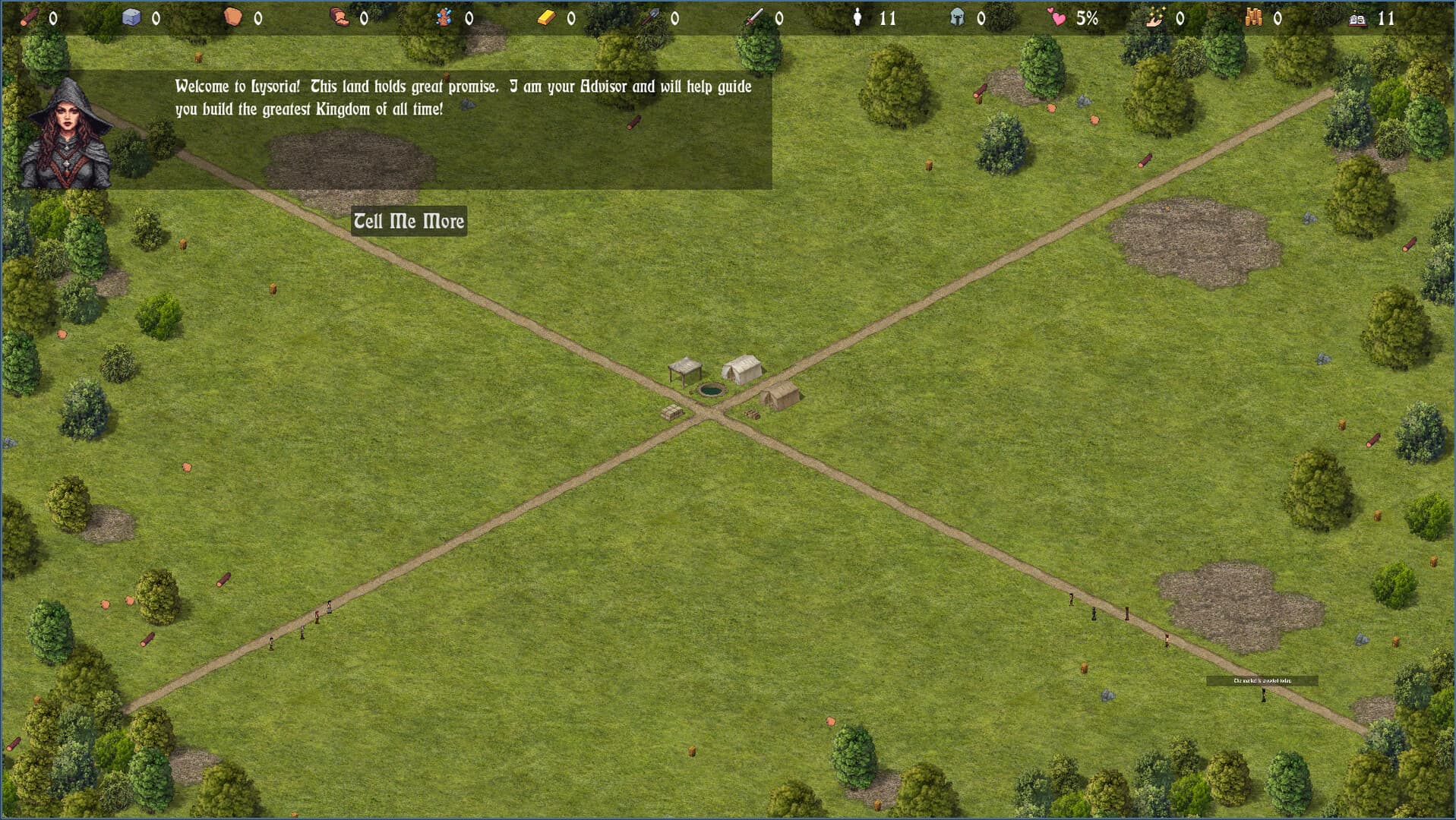Click the heart happiness indicator at 5%

tap(1057, 17)
